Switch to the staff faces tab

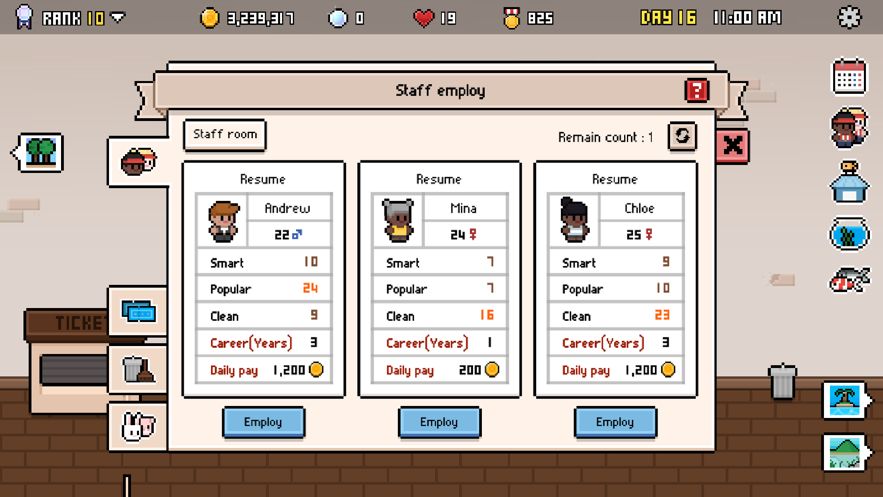pyautogui.click(x=138, y=160)
